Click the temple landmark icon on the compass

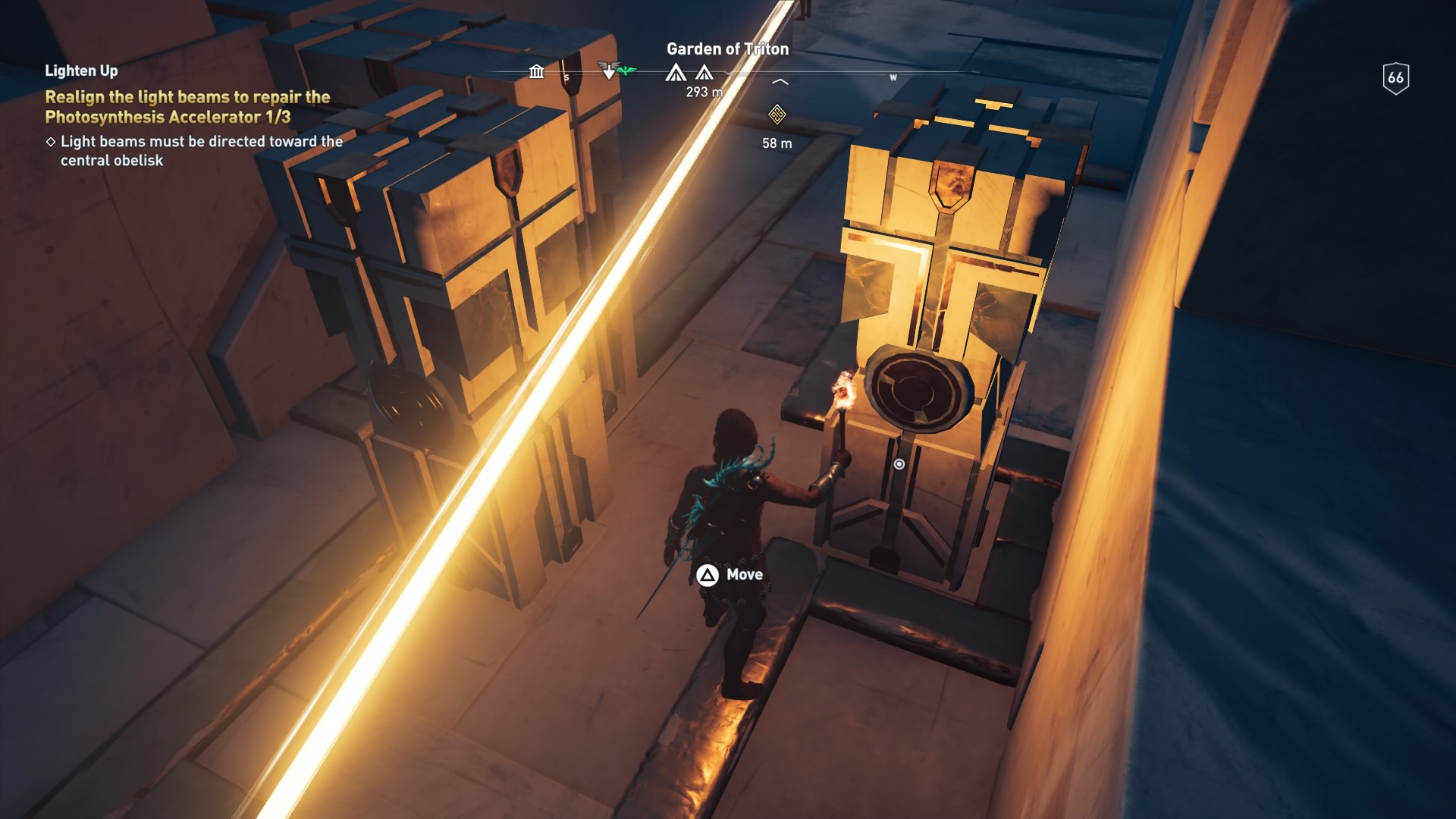pos(536,72)
